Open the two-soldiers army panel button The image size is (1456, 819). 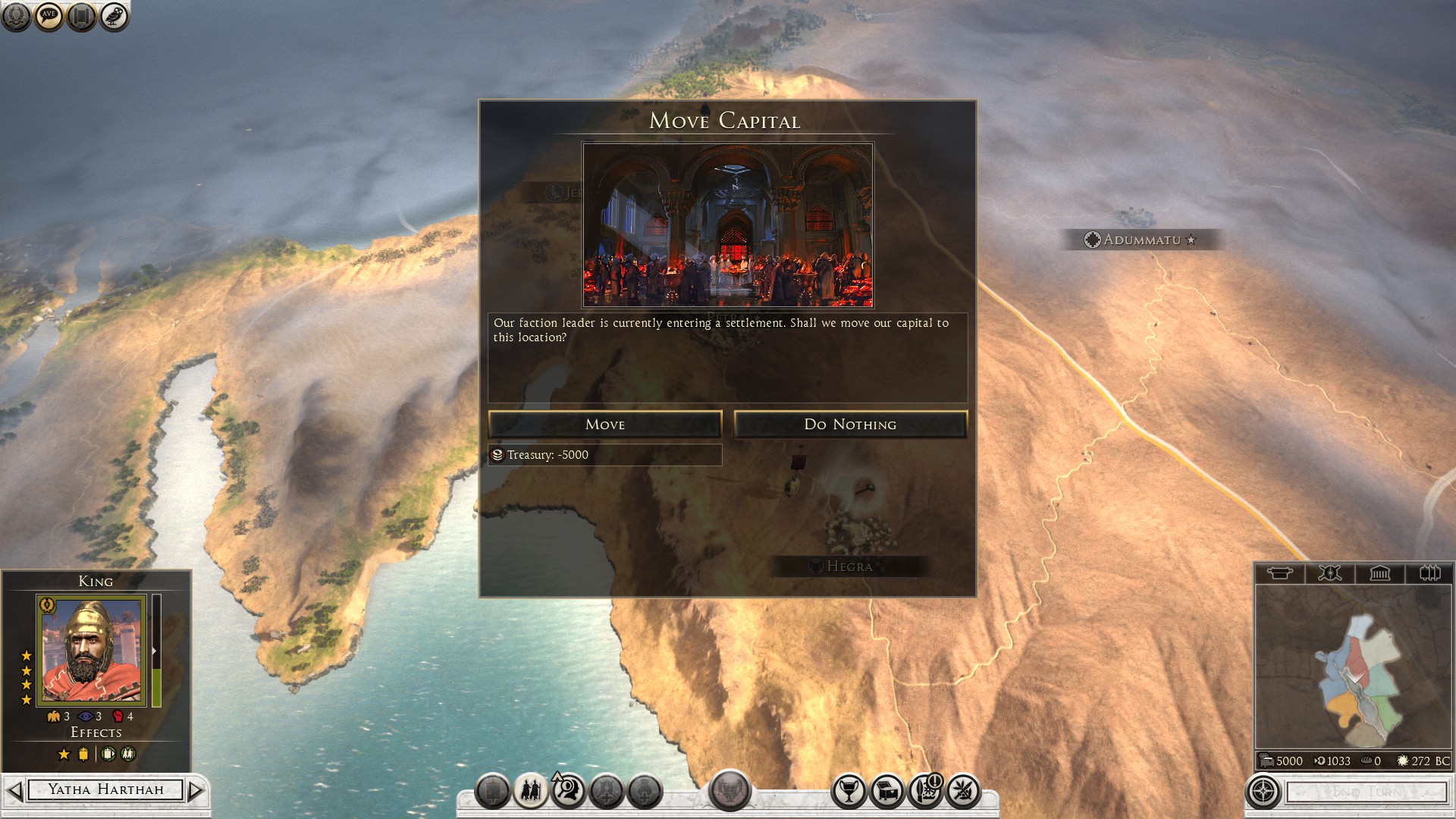530,792
